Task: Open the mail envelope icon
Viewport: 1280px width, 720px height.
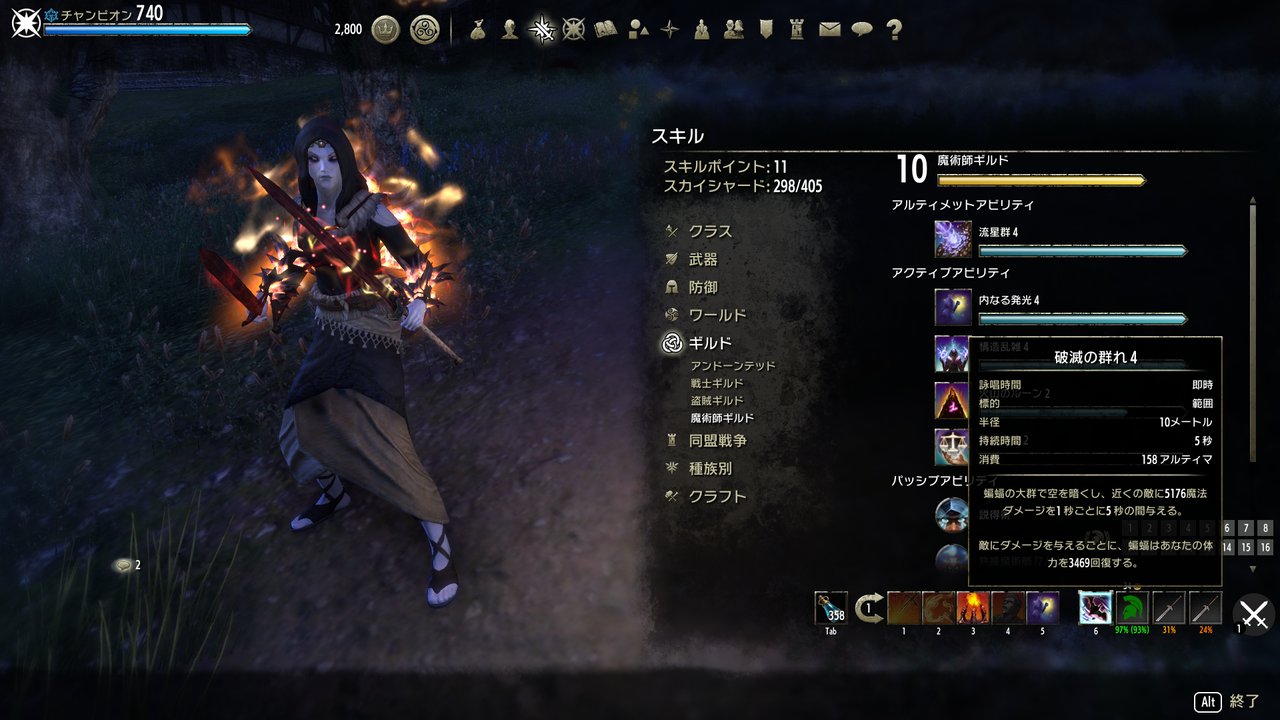Action: (x=829, y=30)
